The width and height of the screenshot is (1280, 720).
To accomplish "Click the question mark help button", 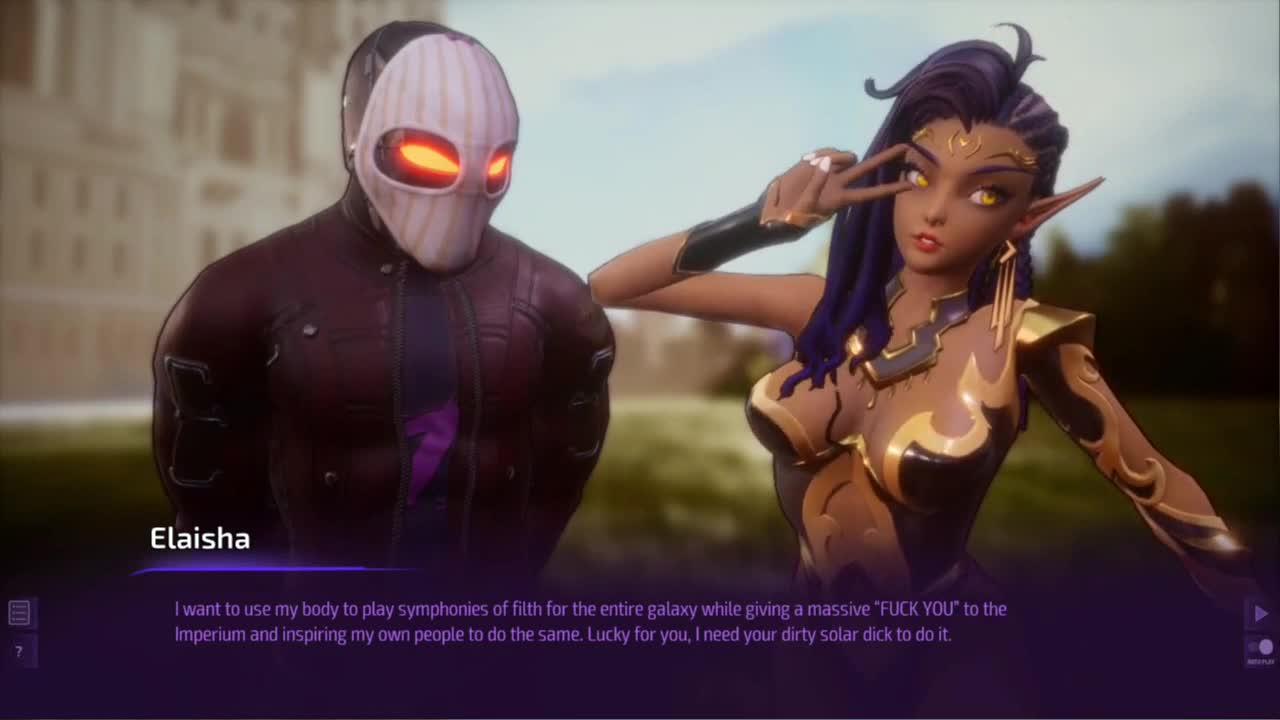I will coord(18,651).
